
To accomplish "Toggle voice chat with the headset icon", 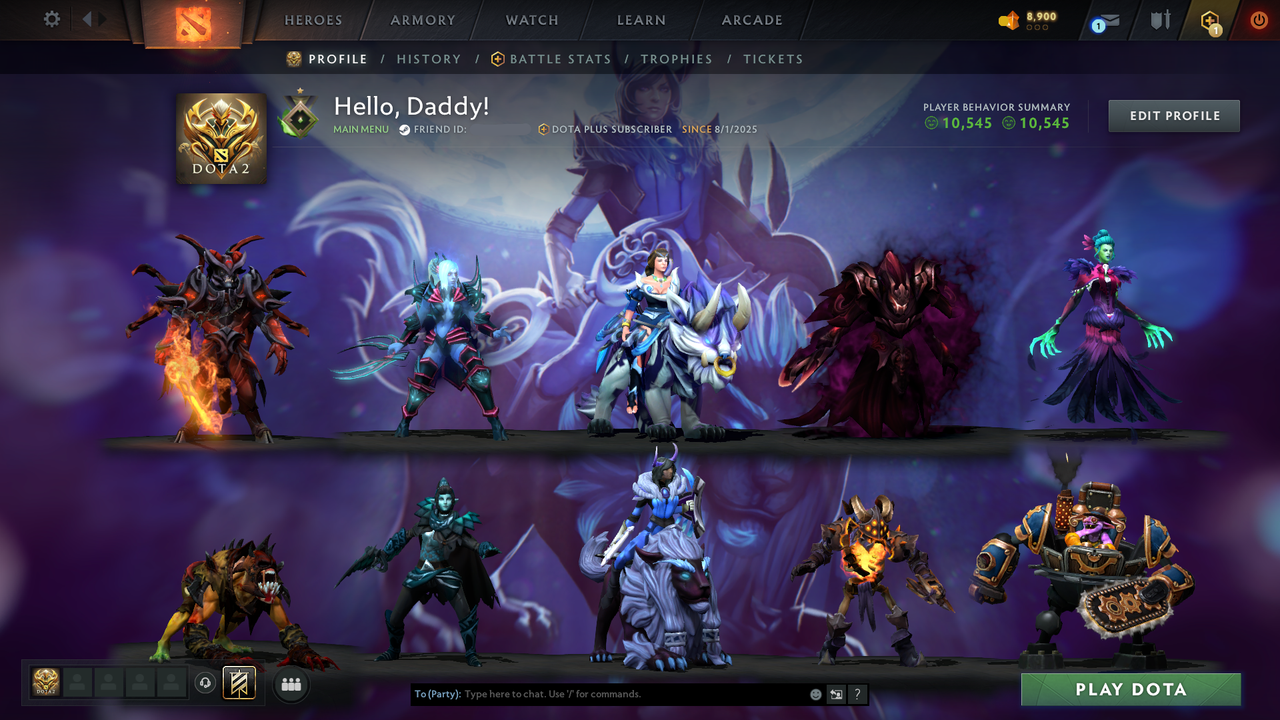I will [x=206, y=683].
